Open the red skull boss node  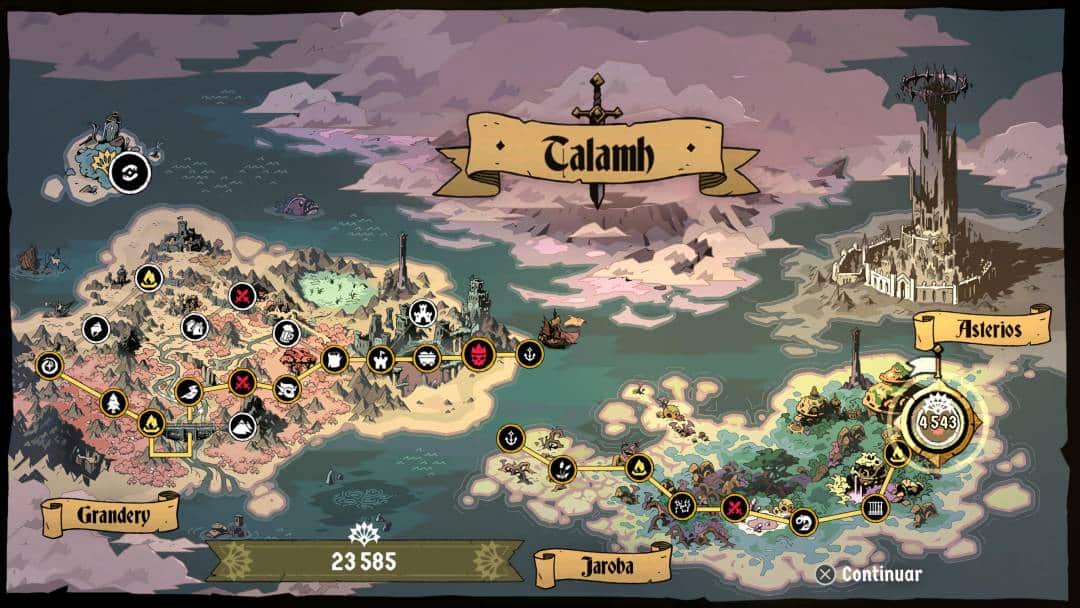[x=478, y=353]
